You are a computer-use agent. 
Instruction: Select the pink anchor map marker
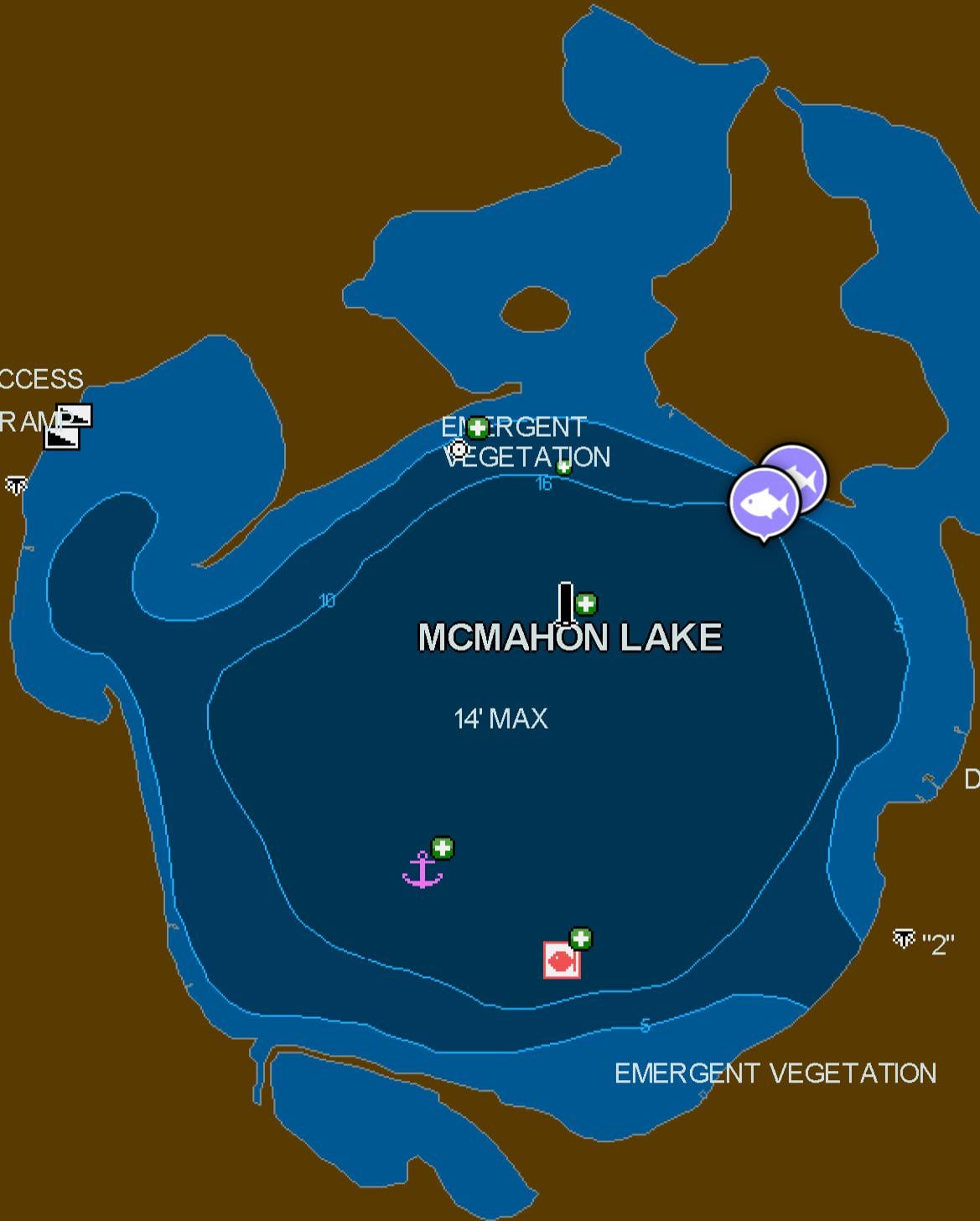pyautogui.click(x=423, y=870)
